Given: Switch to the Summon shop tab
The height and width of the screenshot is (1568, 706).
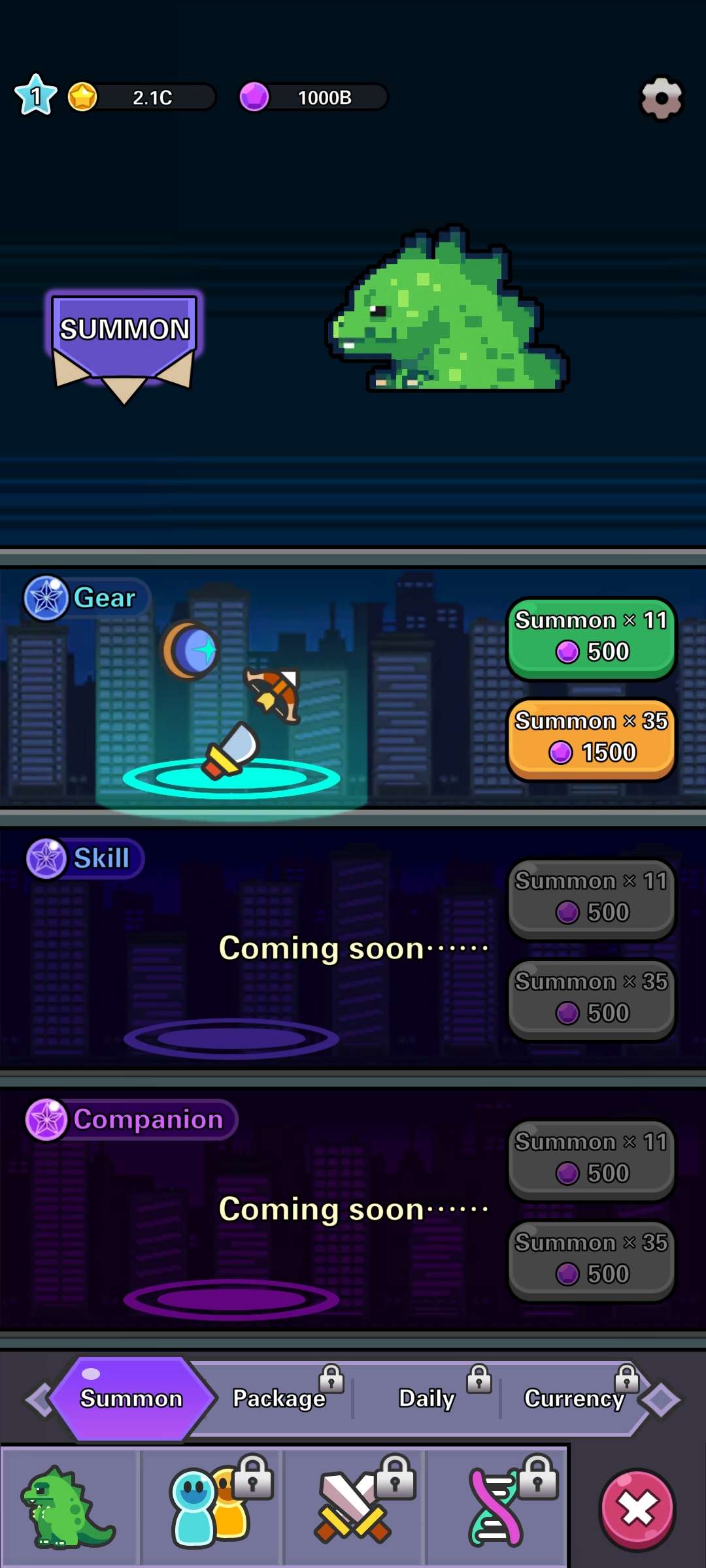Looking at the screenshot, I should 131,1398.
